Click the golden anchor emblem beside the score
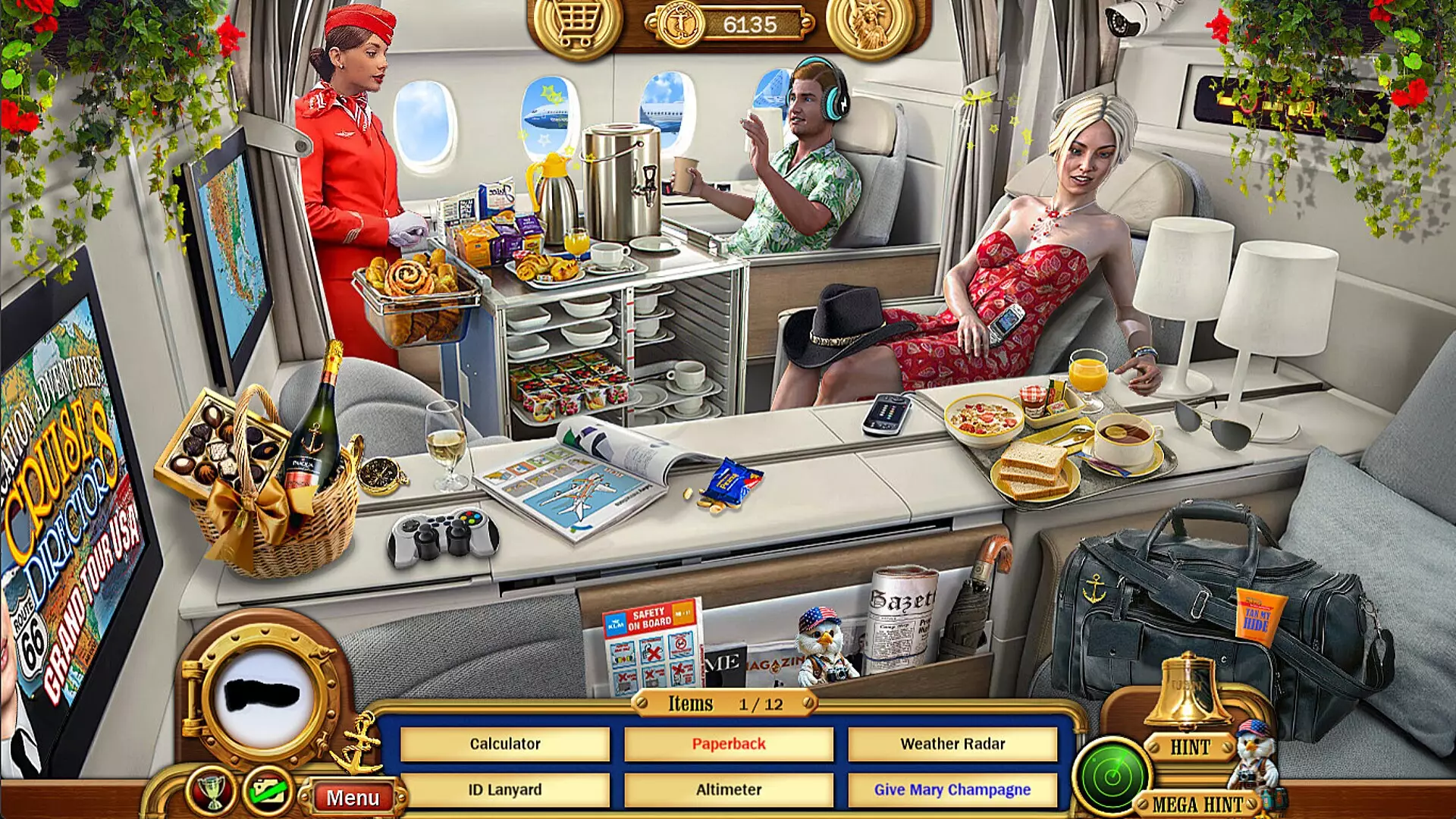Image resolution: width=1456 pixels, height=819 pixels. pos(681,23)
